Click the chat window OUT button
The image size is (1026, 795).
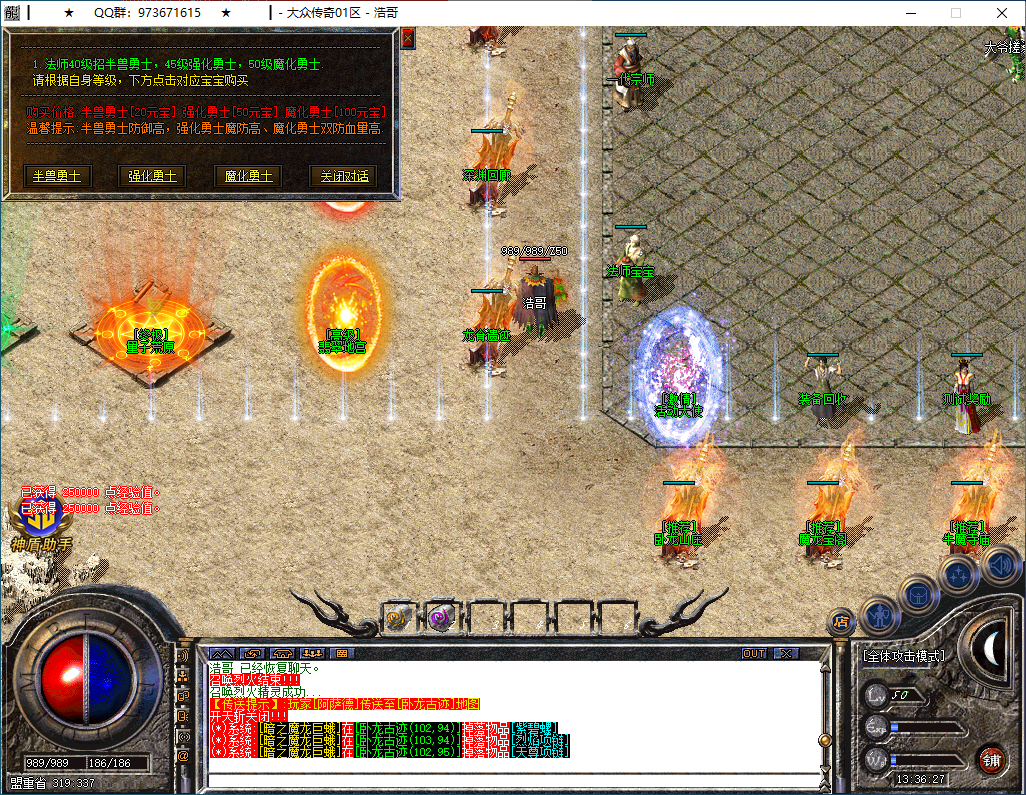[x=754, y=653]
